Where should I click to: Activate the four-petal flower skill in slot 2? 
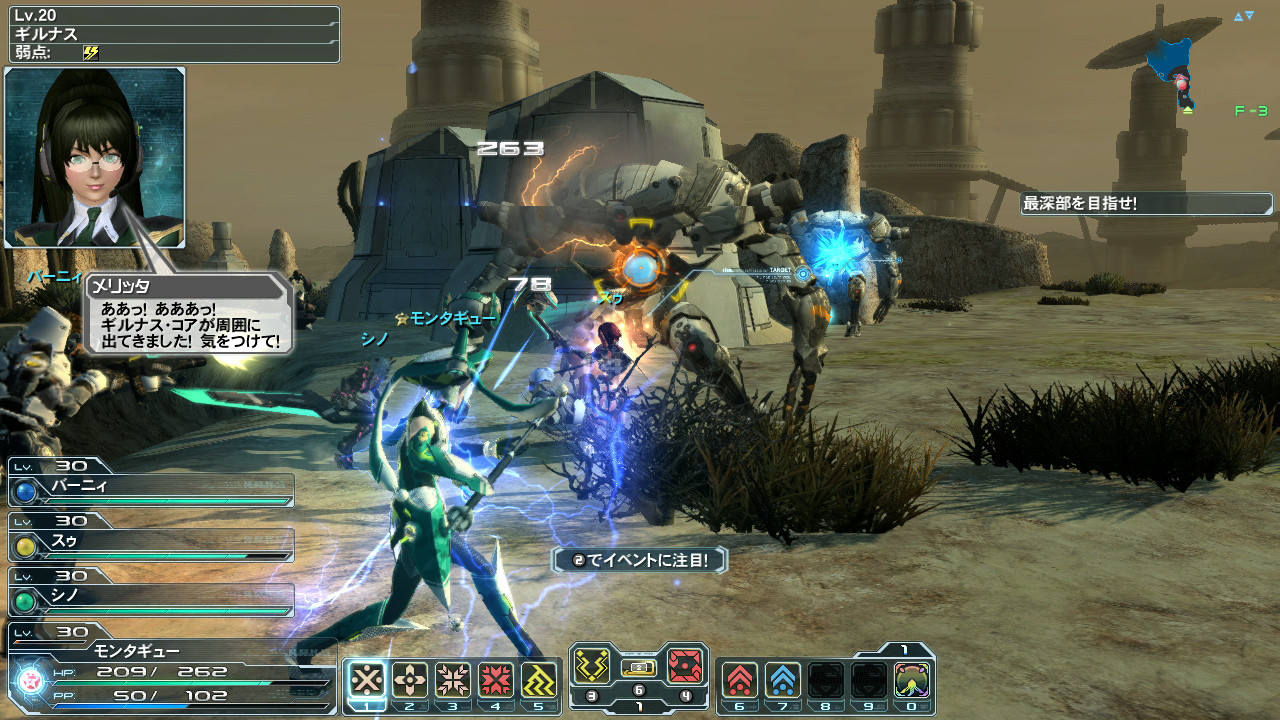tap(410, 680)
